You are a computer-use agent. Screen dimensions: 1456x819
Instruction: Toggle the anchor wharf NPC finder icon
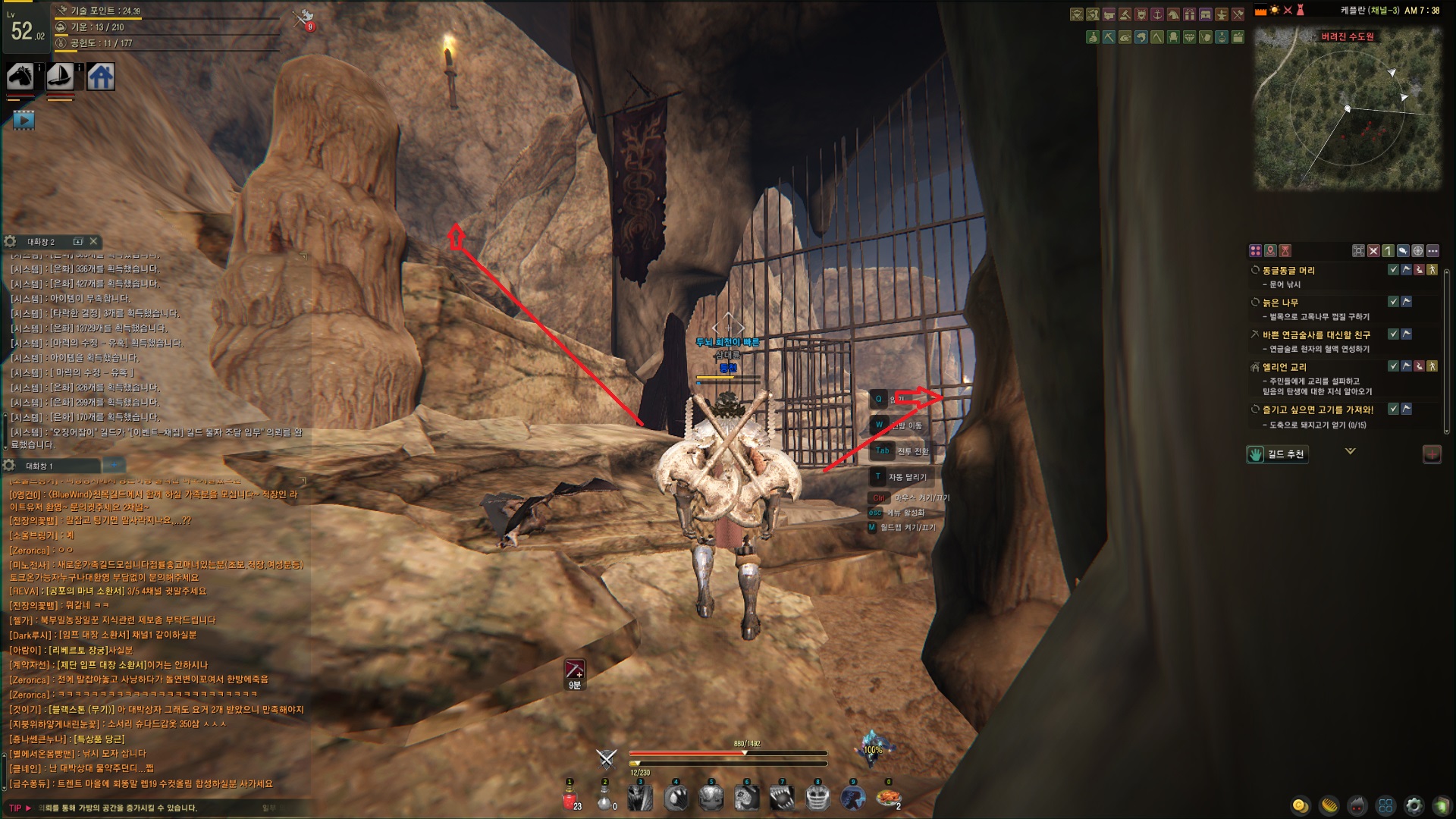(x=1157, y=14)
